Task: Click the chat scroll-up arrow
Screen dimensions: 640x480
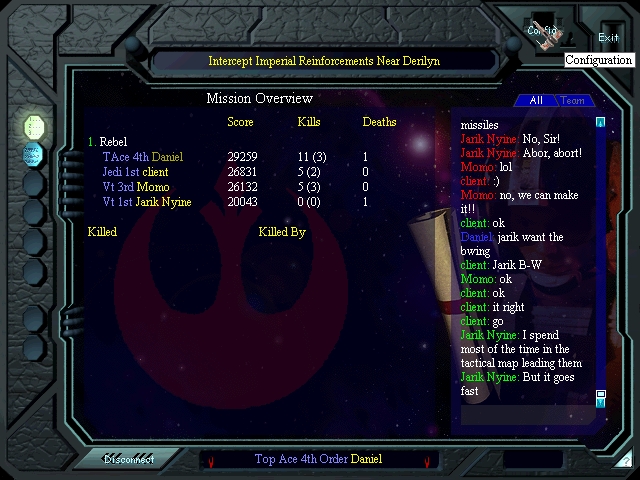Action: pyautogui.click(x=601, y=122)
